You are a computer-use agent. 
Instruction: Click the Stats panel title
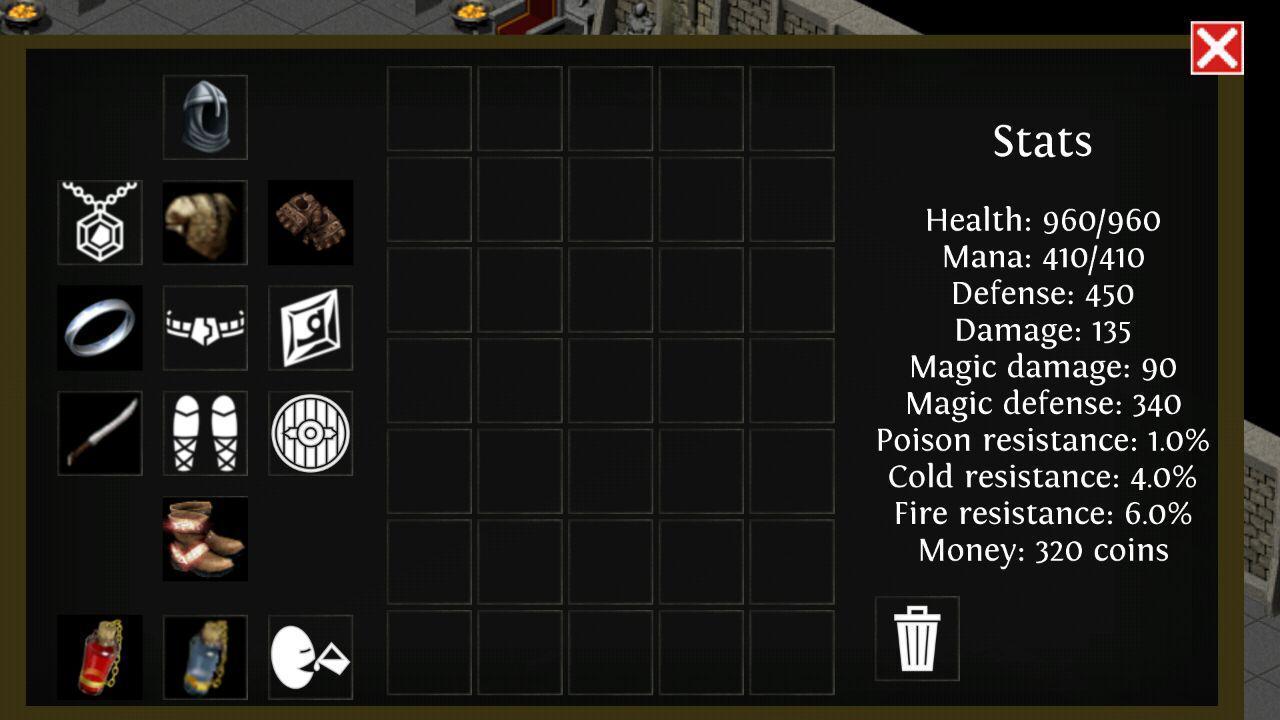[x=1043, y=141]
